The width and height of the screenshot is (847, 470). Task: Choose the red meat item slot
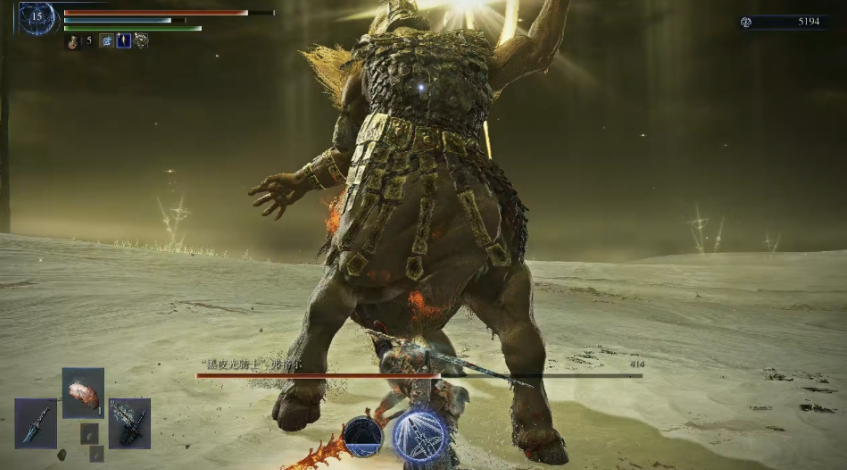83,393
